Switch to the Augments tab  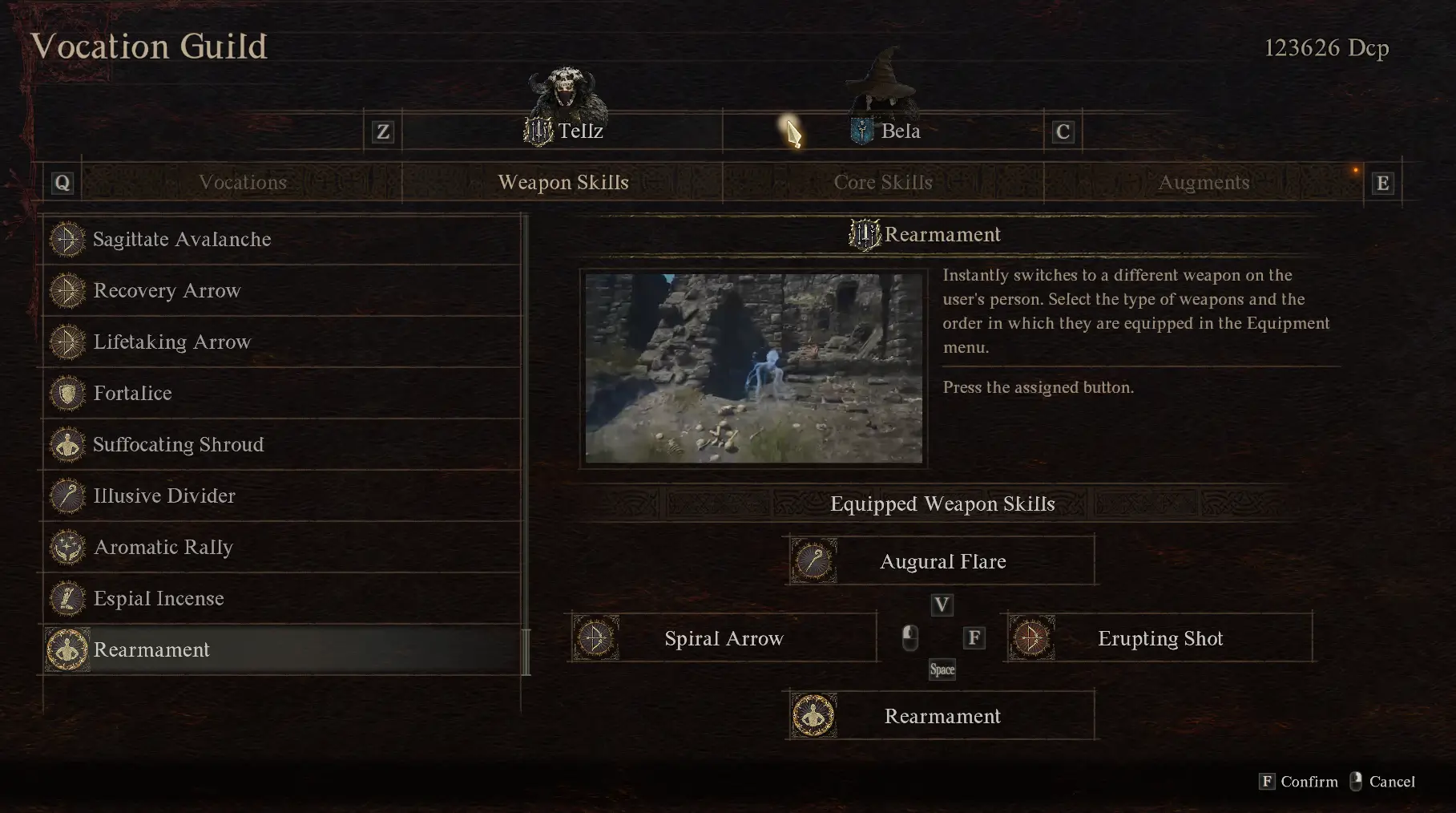click(1204, 182)
